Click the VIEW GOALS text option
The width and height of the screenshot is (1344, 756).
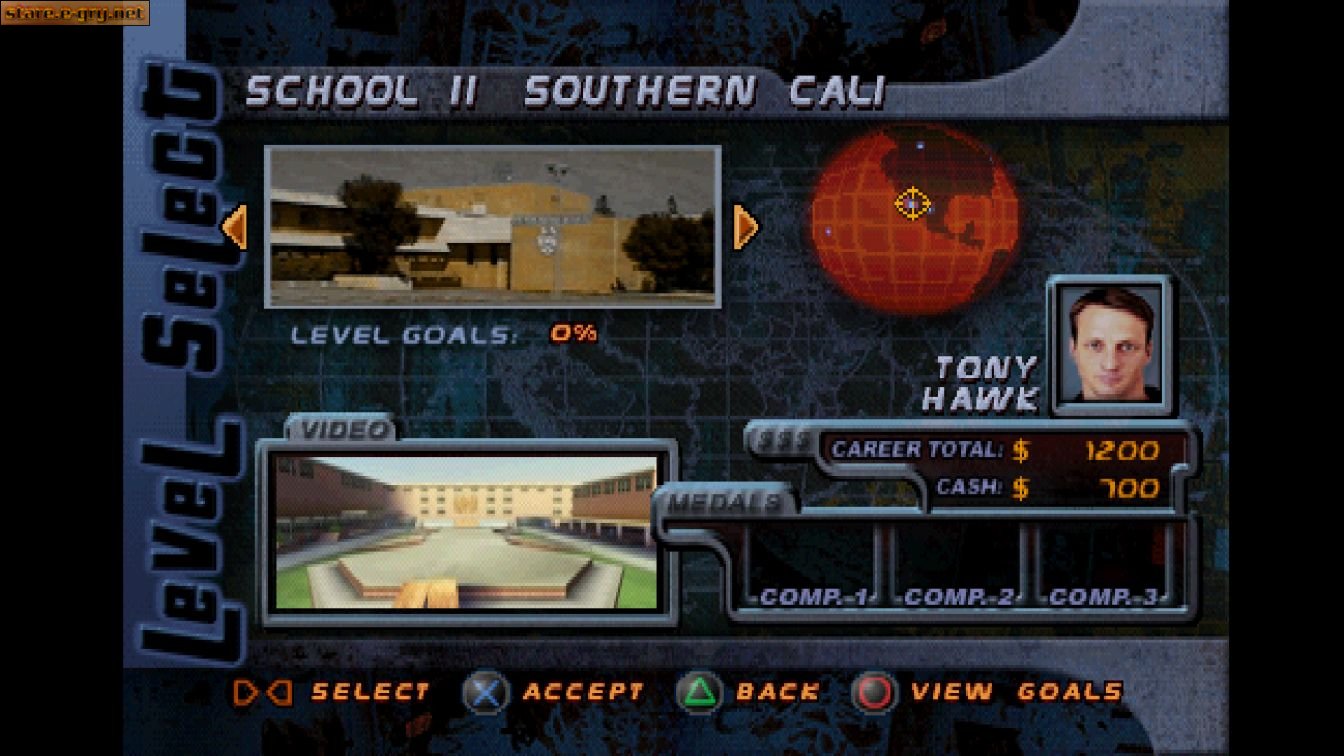click(x=1020, y=690)
